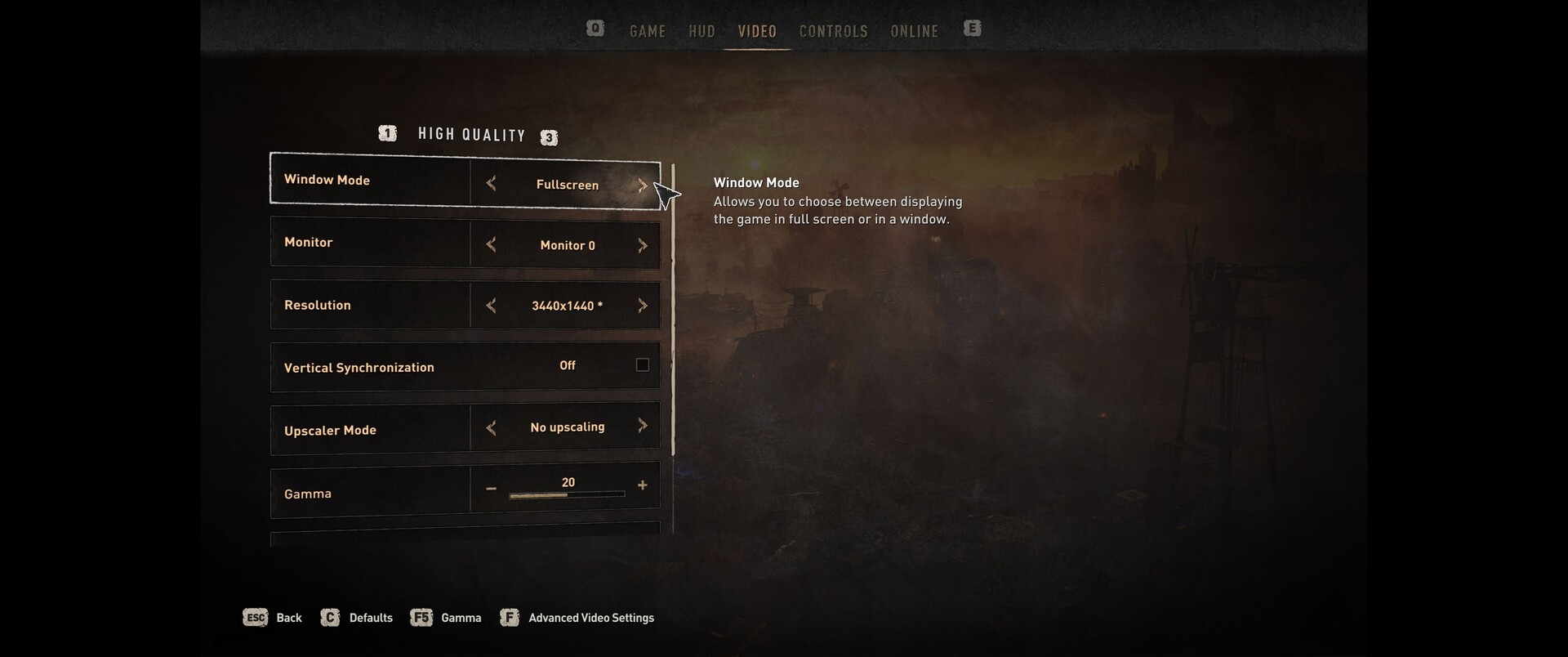Switch to the ONLINE tab

914,31
